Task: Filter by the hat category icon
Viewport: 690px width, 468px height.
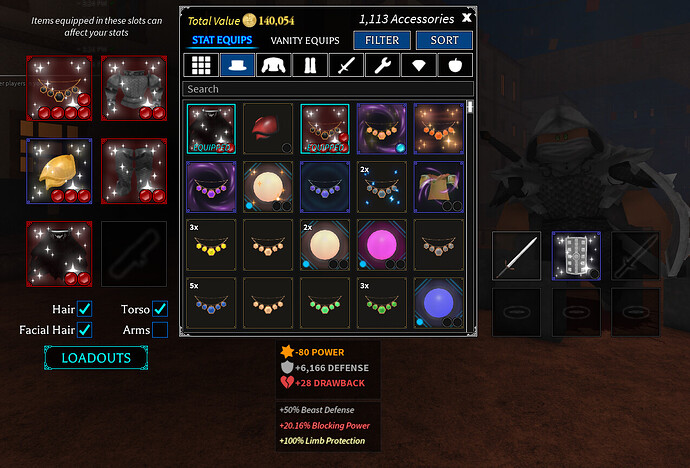Action: coord(238,65)
